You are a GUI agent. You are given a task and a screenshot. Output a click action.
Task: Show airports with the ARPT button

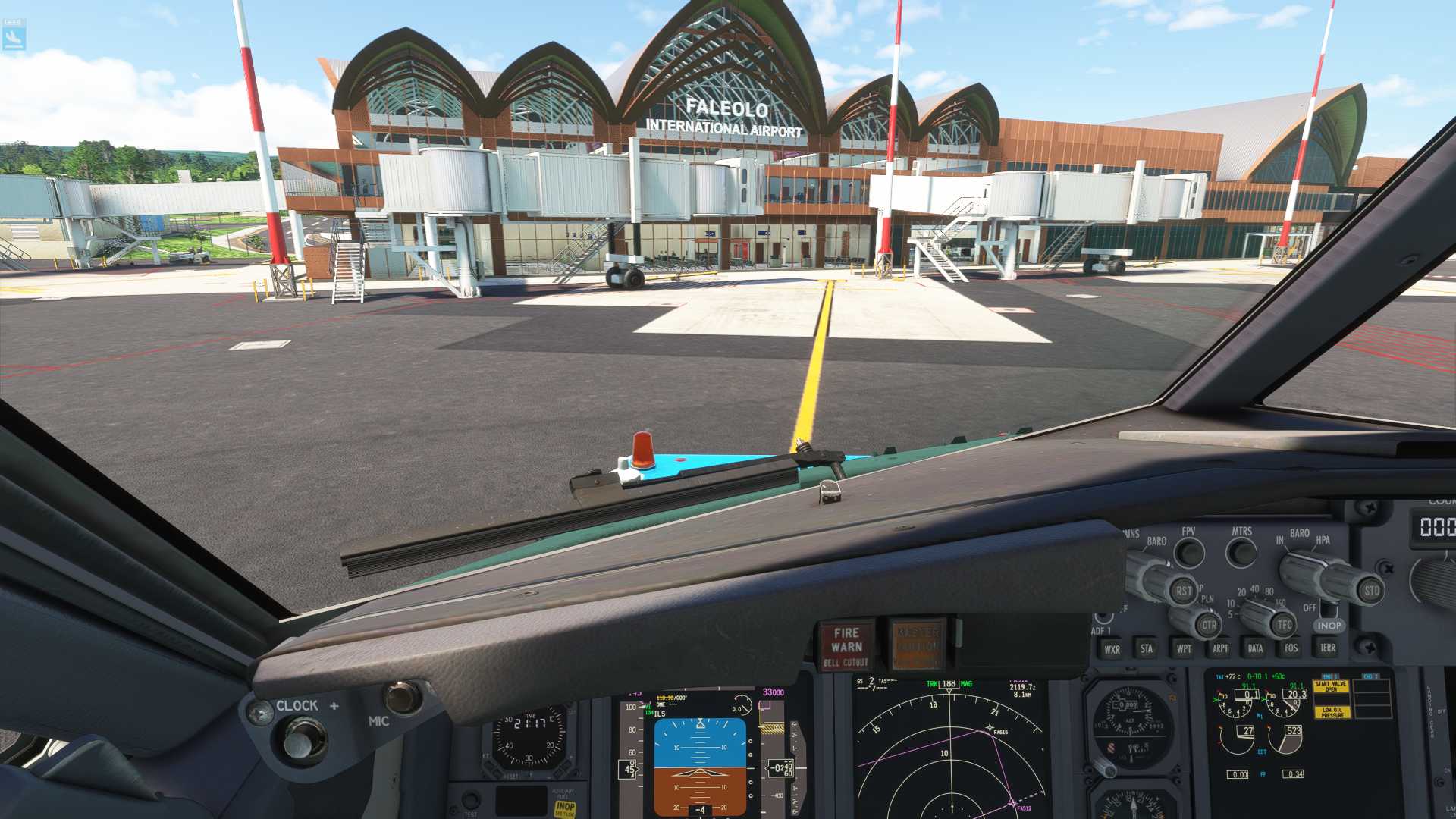1220,648
